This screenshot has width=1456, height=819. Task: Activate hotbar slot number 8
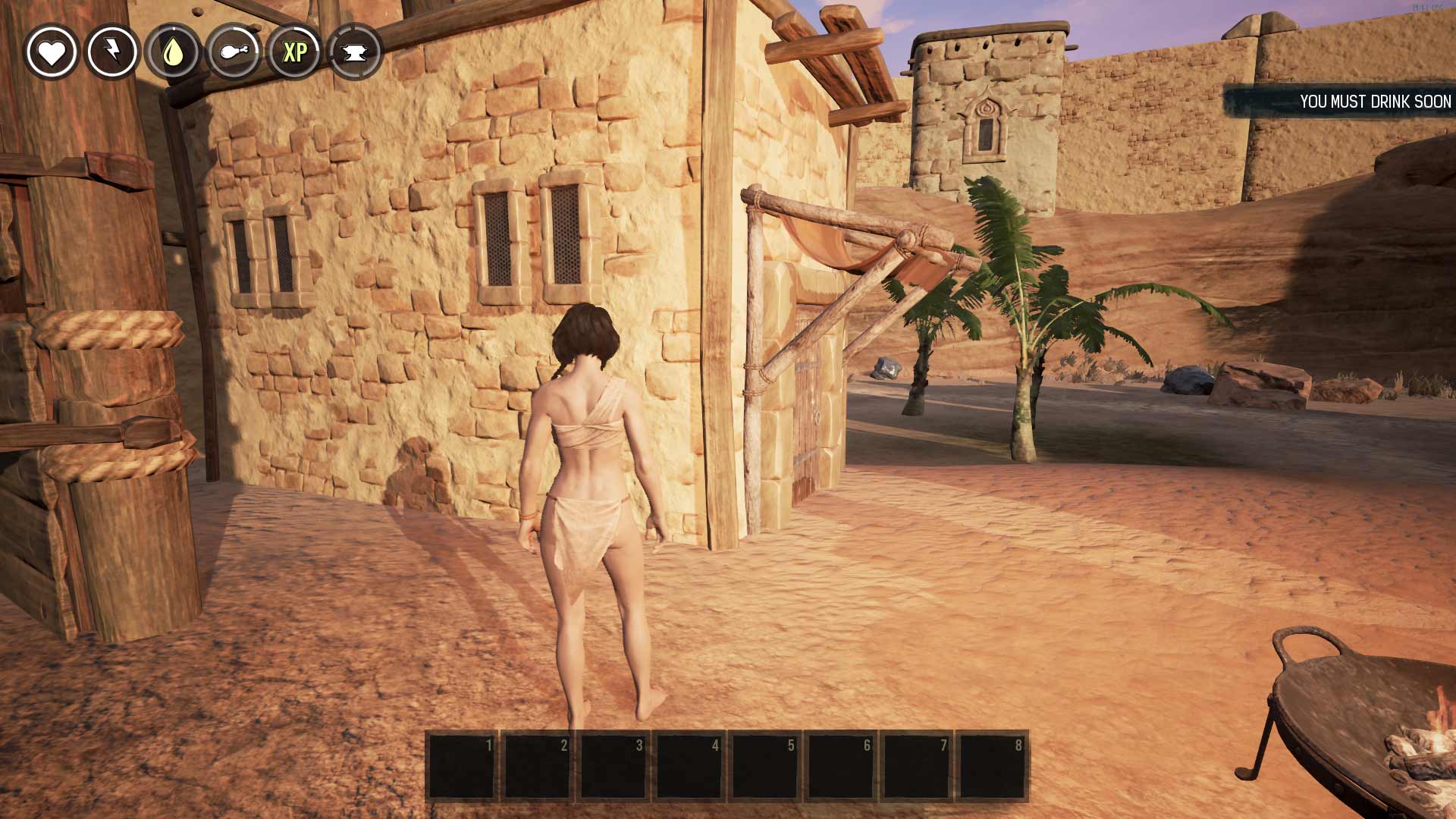point(993,765)
